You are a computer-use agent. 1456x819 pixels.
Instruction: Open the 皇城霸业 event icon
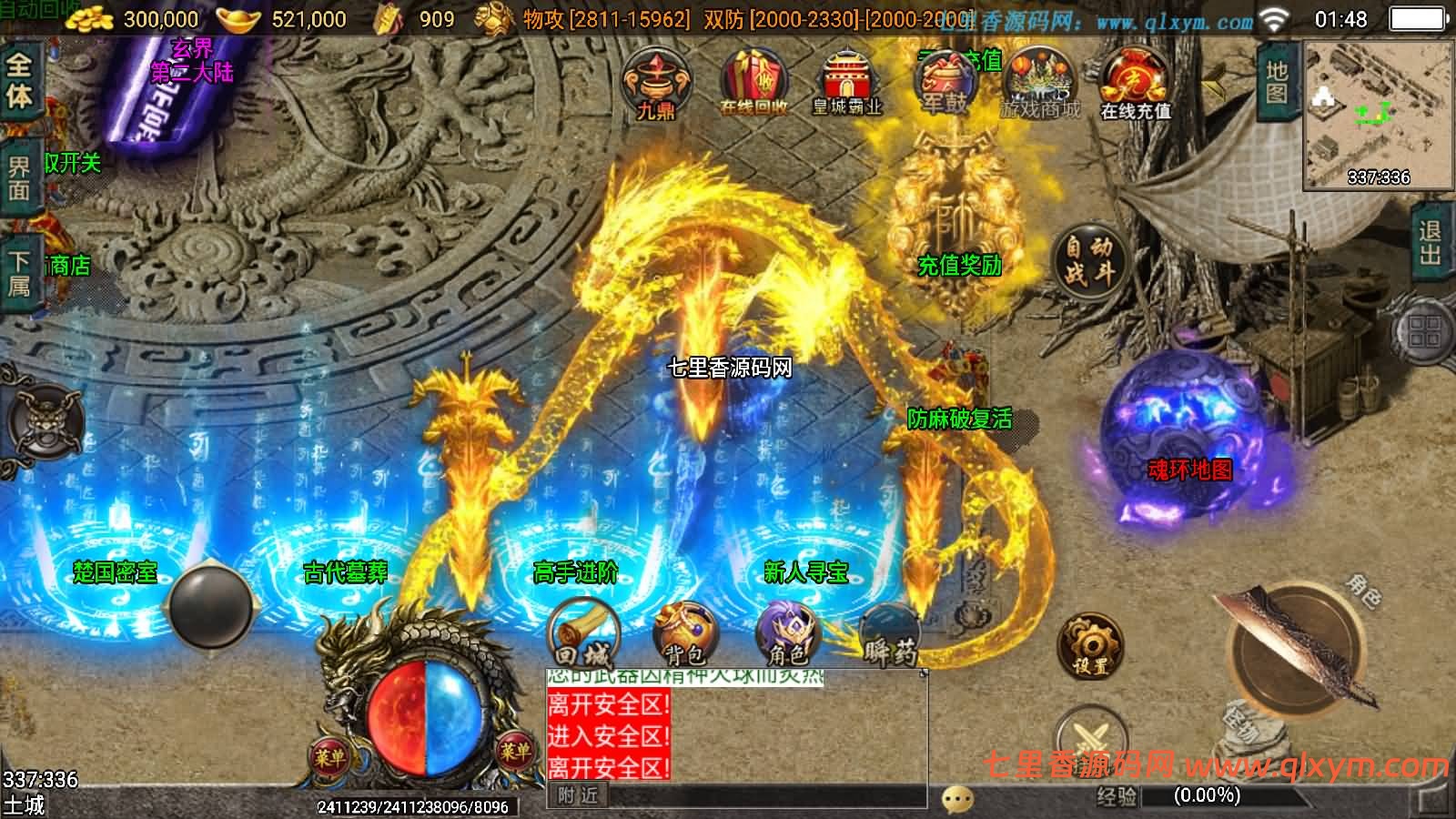pyautogui.click(x=846, y=84)
